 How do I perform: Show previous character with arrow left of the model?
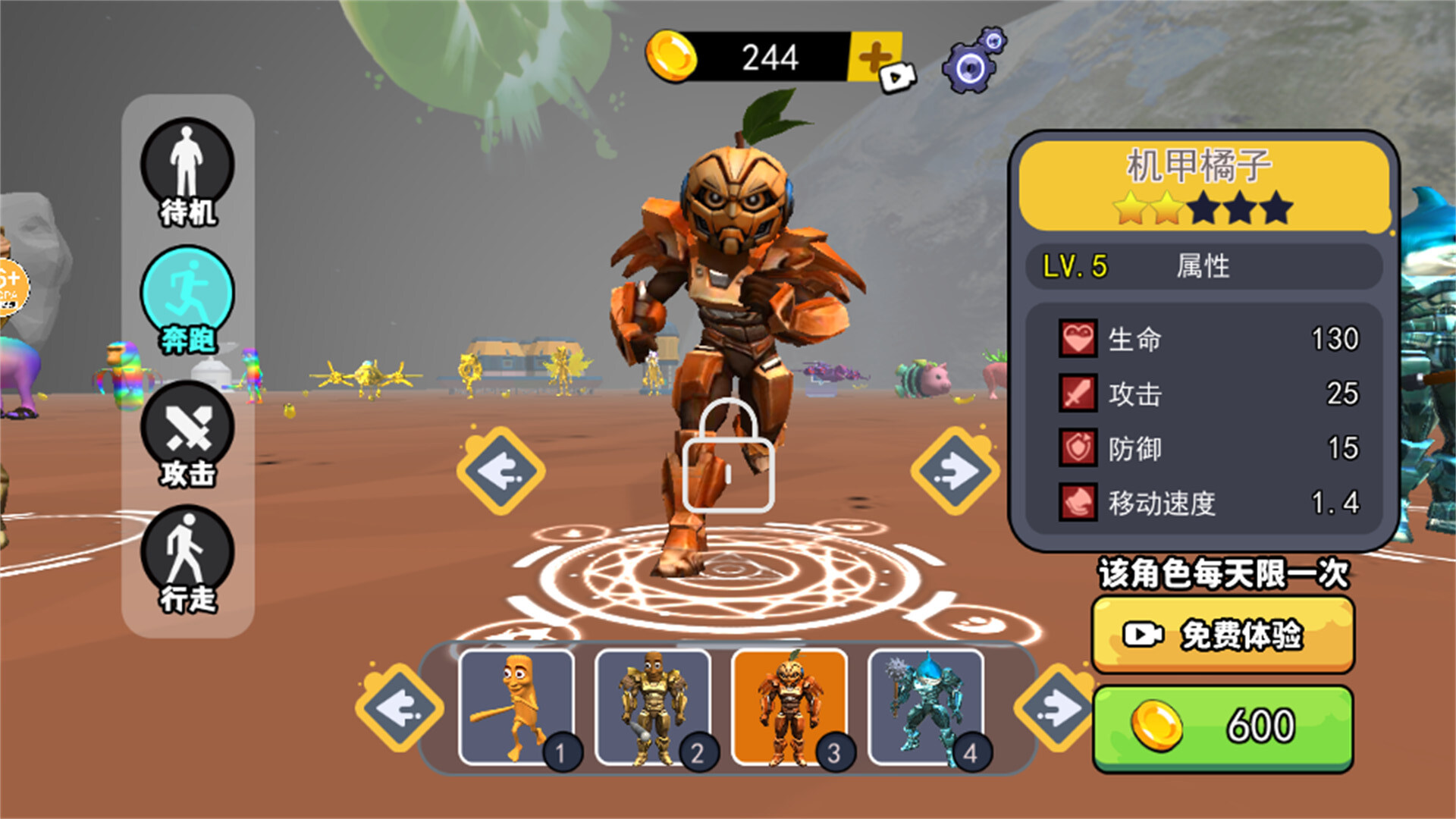(500, 471)
